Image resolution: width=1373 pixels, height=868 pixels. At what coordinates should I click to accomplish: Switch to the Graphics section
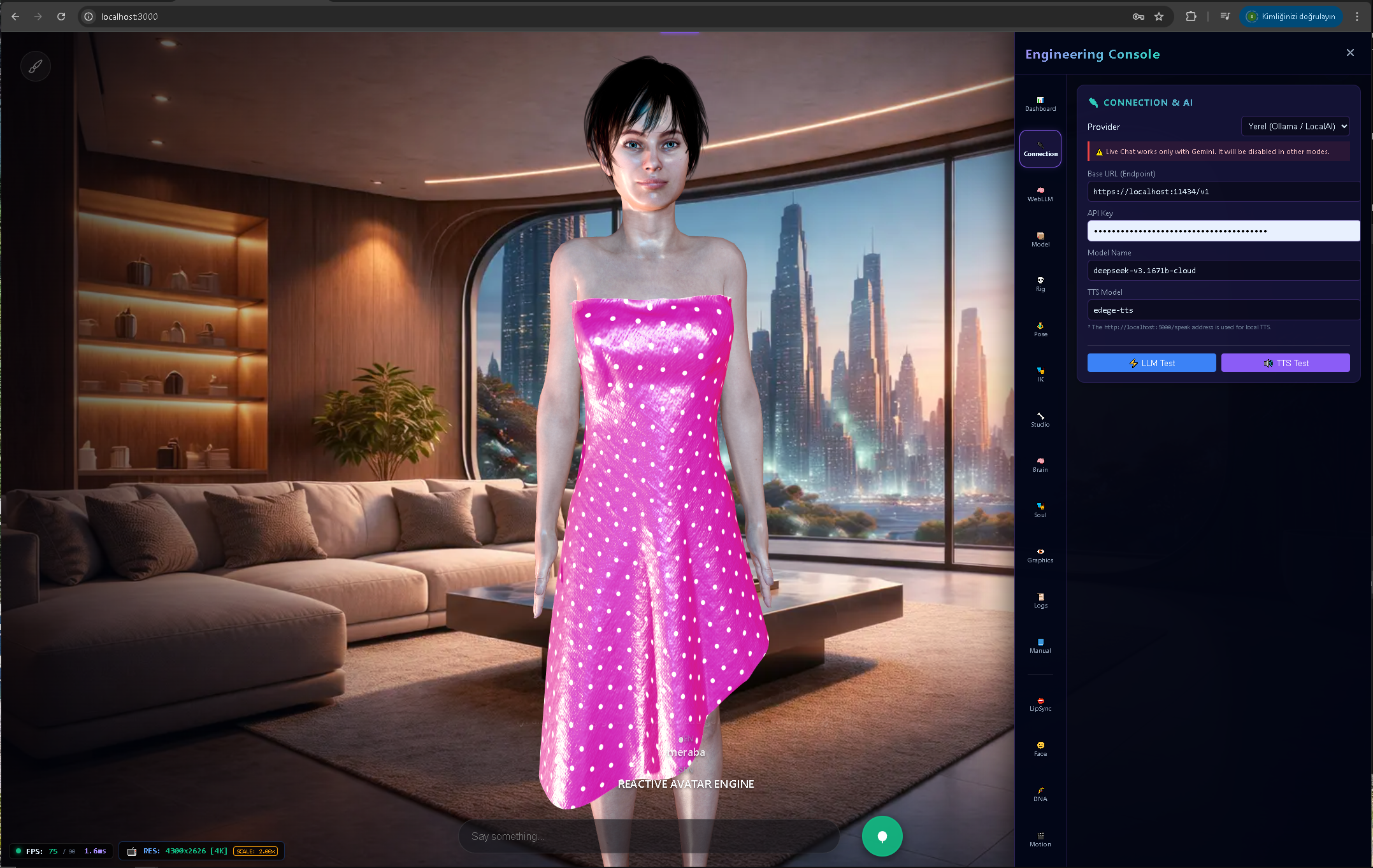point(1040,555)
